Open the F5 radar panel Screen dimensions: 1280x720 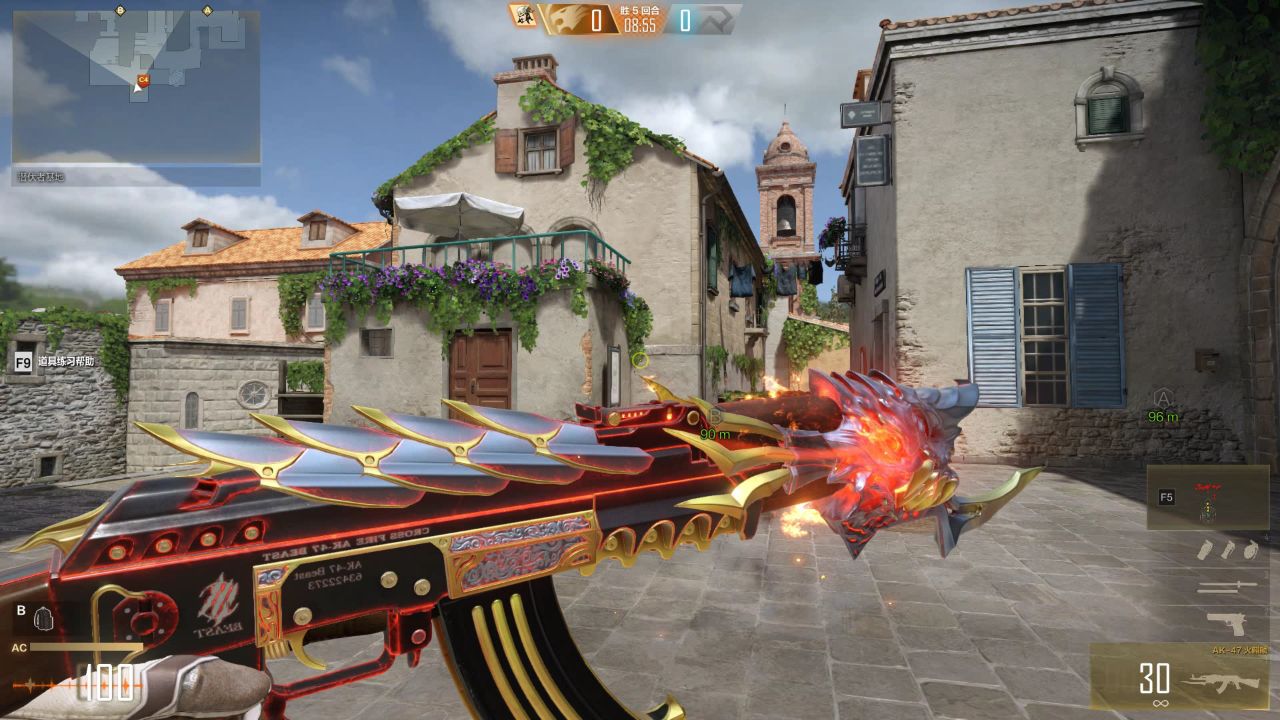[x=1207, y=497]
